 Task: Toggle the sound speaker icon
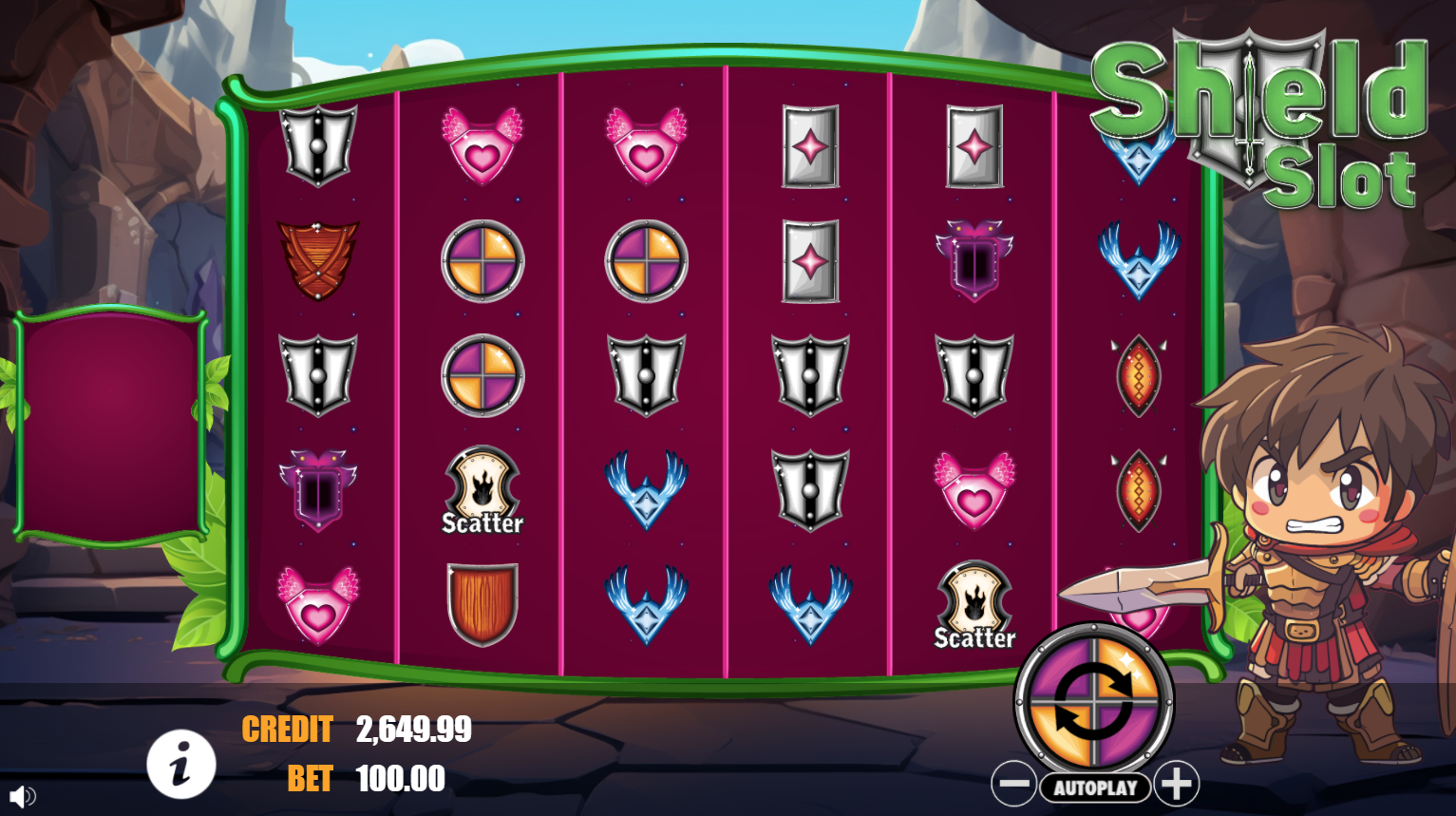[x=21, y=796]
